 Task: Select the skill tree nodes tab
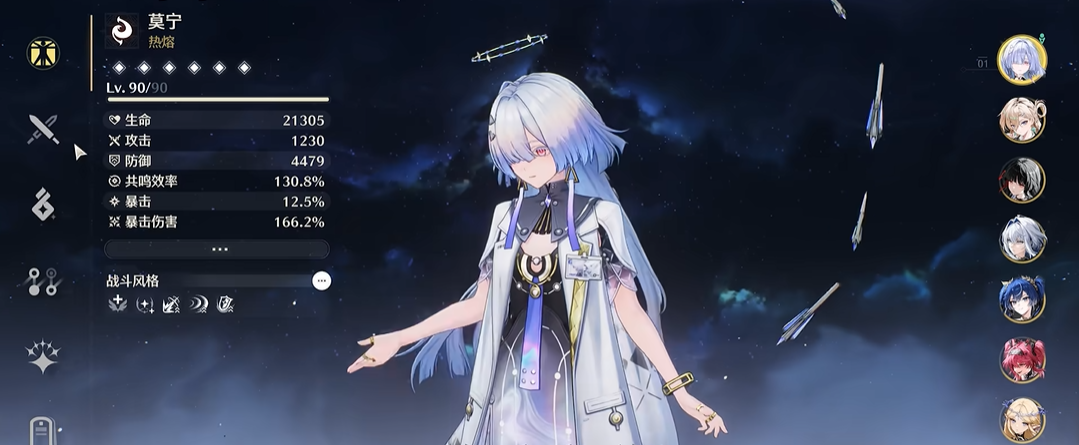[43, 281]
